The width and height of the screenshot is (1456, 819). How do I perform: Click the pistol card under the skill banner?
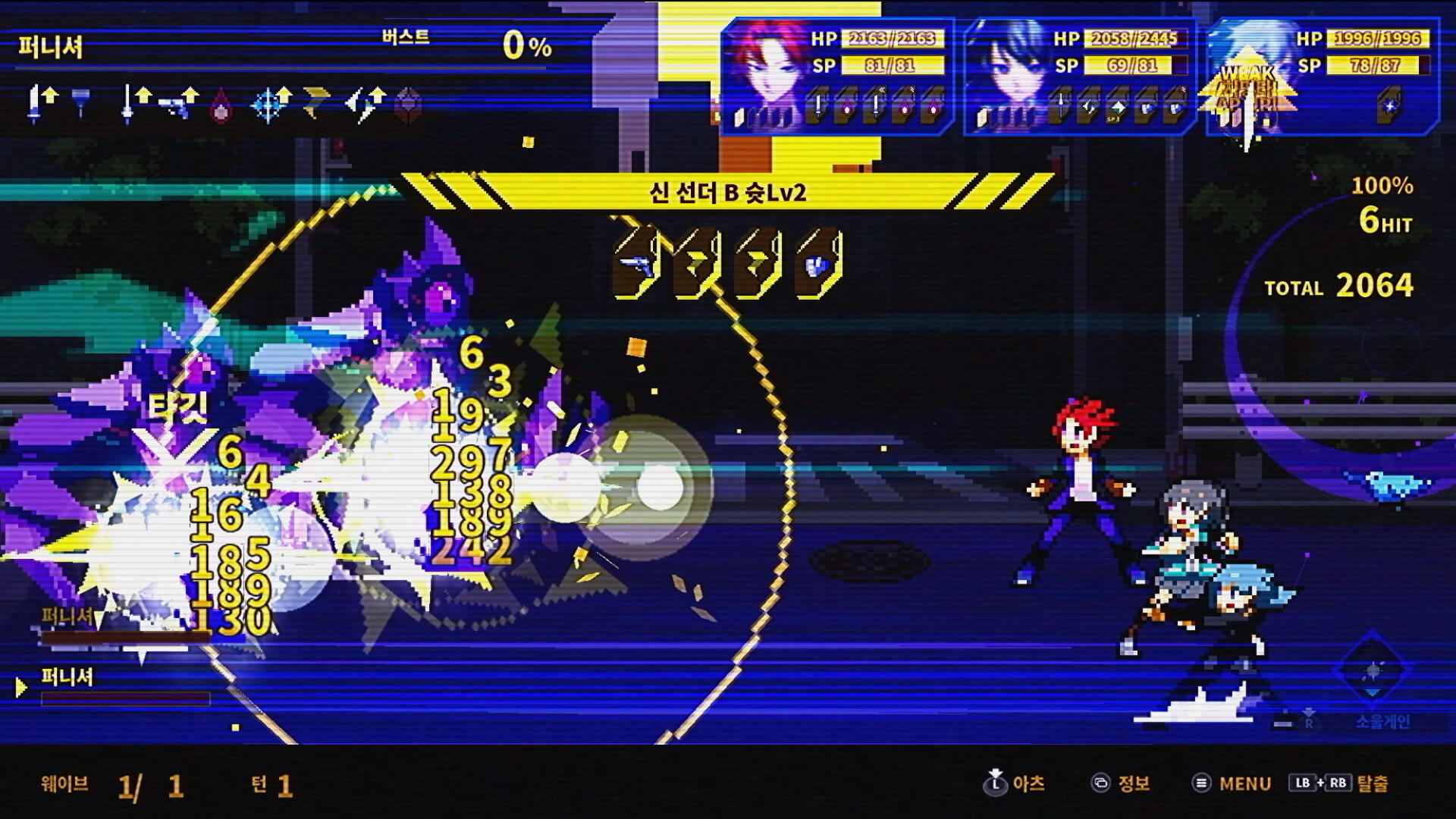tap(637, 265)
